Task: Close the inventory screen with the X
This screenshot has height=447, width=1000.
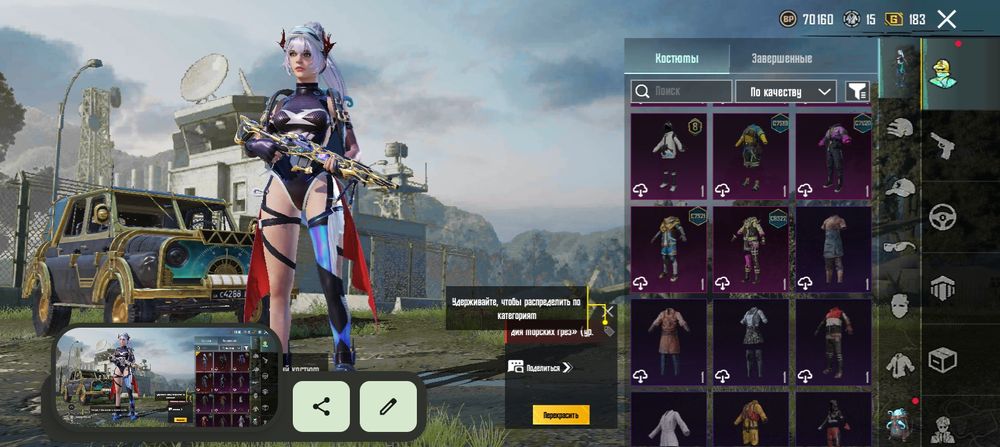Action: point(946,18)
